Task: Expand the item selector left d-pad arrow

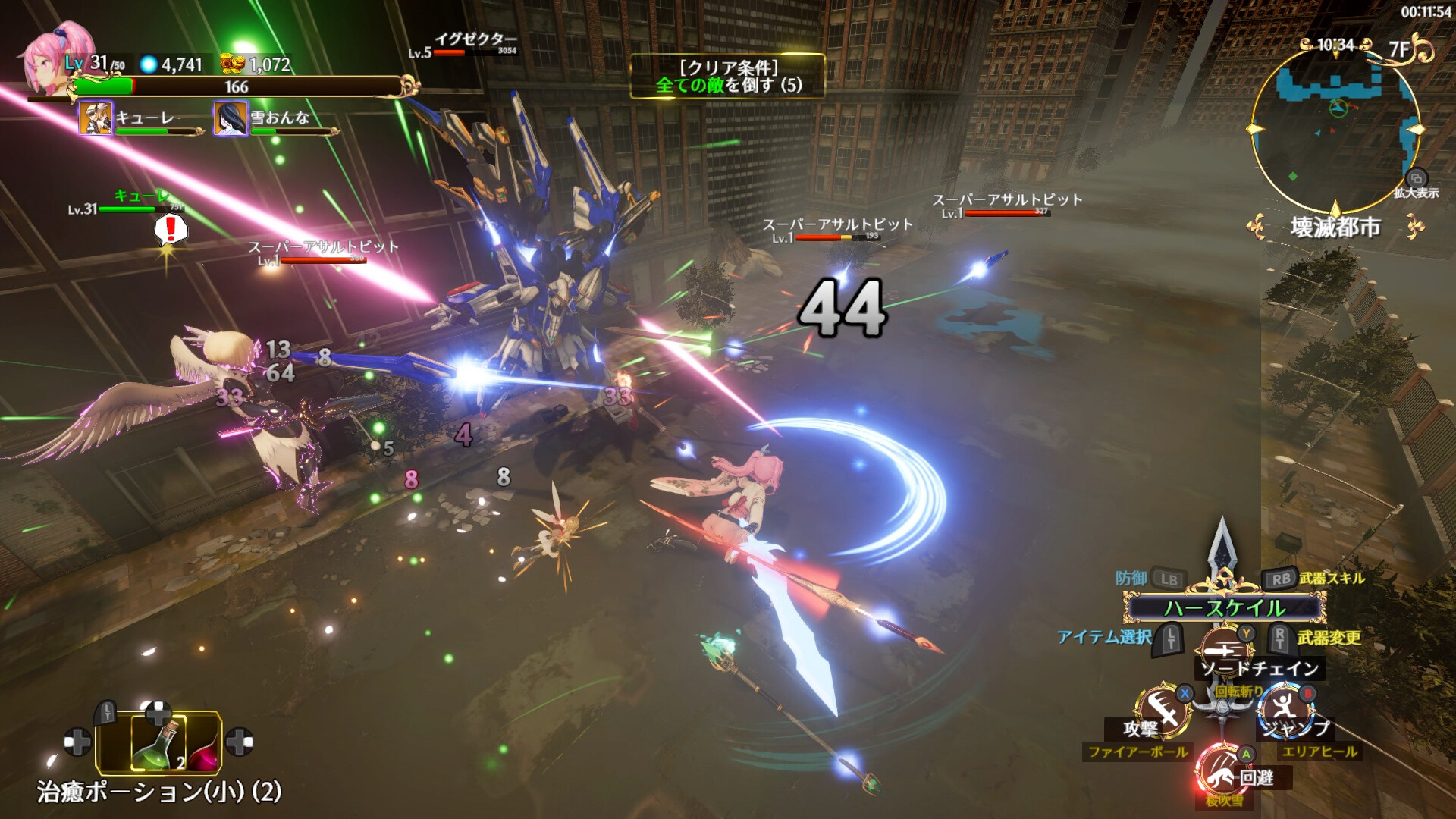Action: point(77,742)
